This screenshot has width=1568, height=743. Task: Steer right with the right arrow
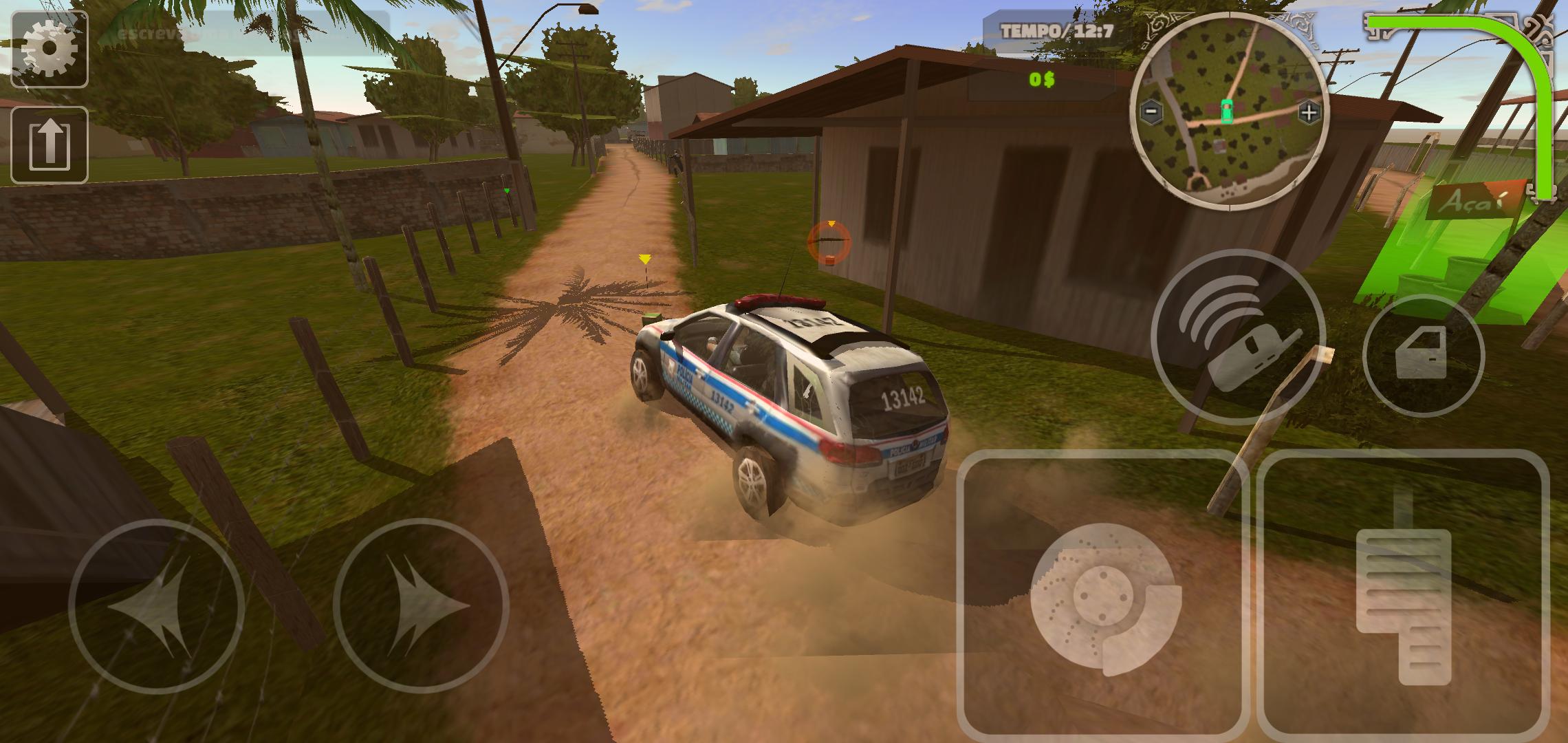(x=421, y=605)
